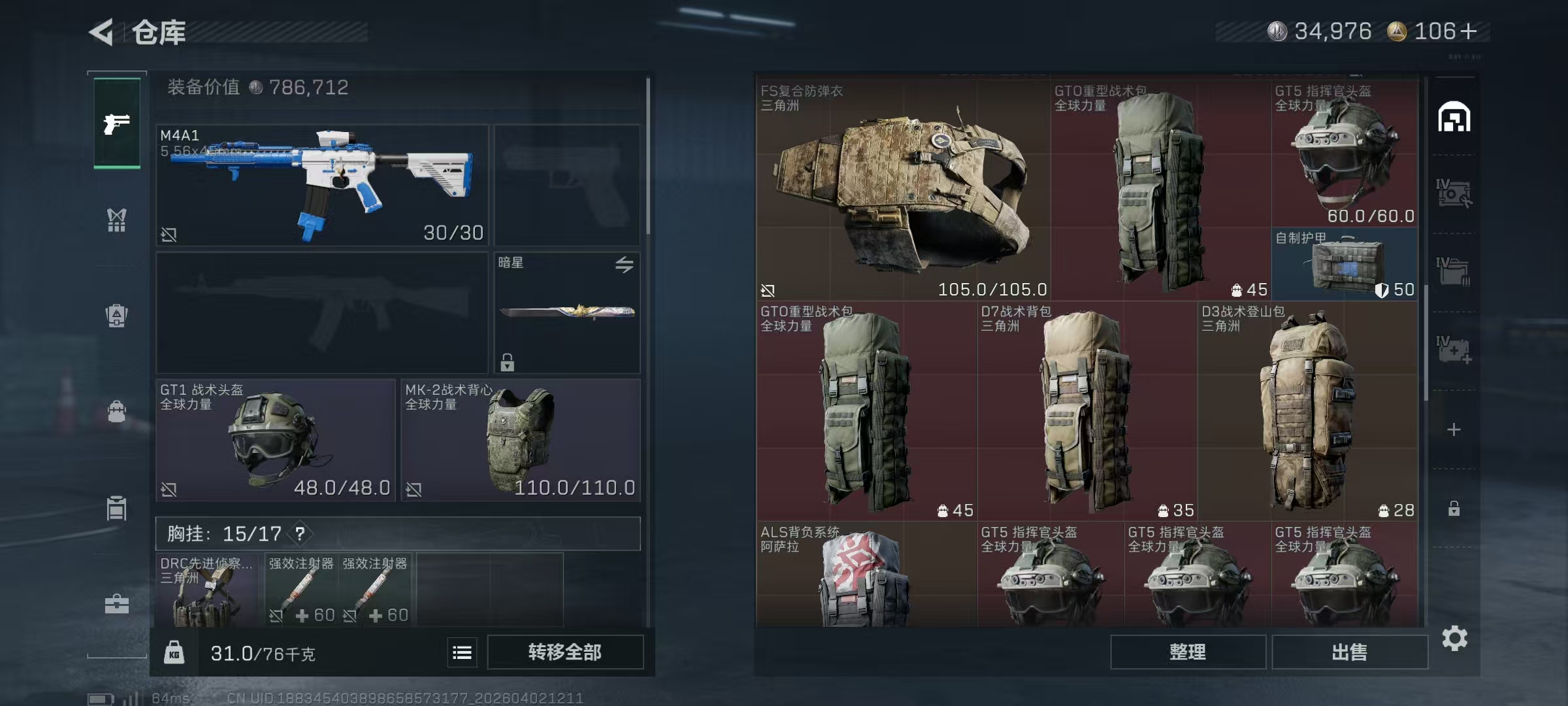Switch to the pistol weapons tab
This screenshot has width=1568, height=706.
tap(117, 124)
